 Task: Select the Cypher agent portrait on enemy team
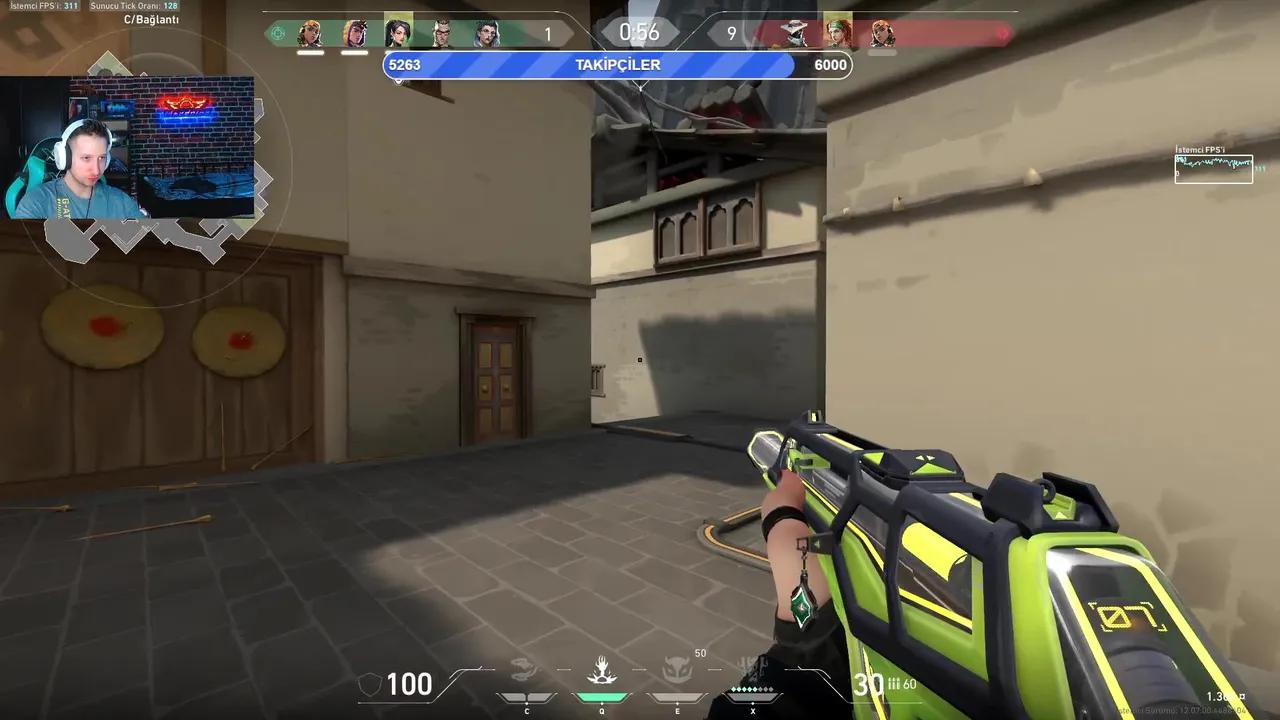coord(795,33)
